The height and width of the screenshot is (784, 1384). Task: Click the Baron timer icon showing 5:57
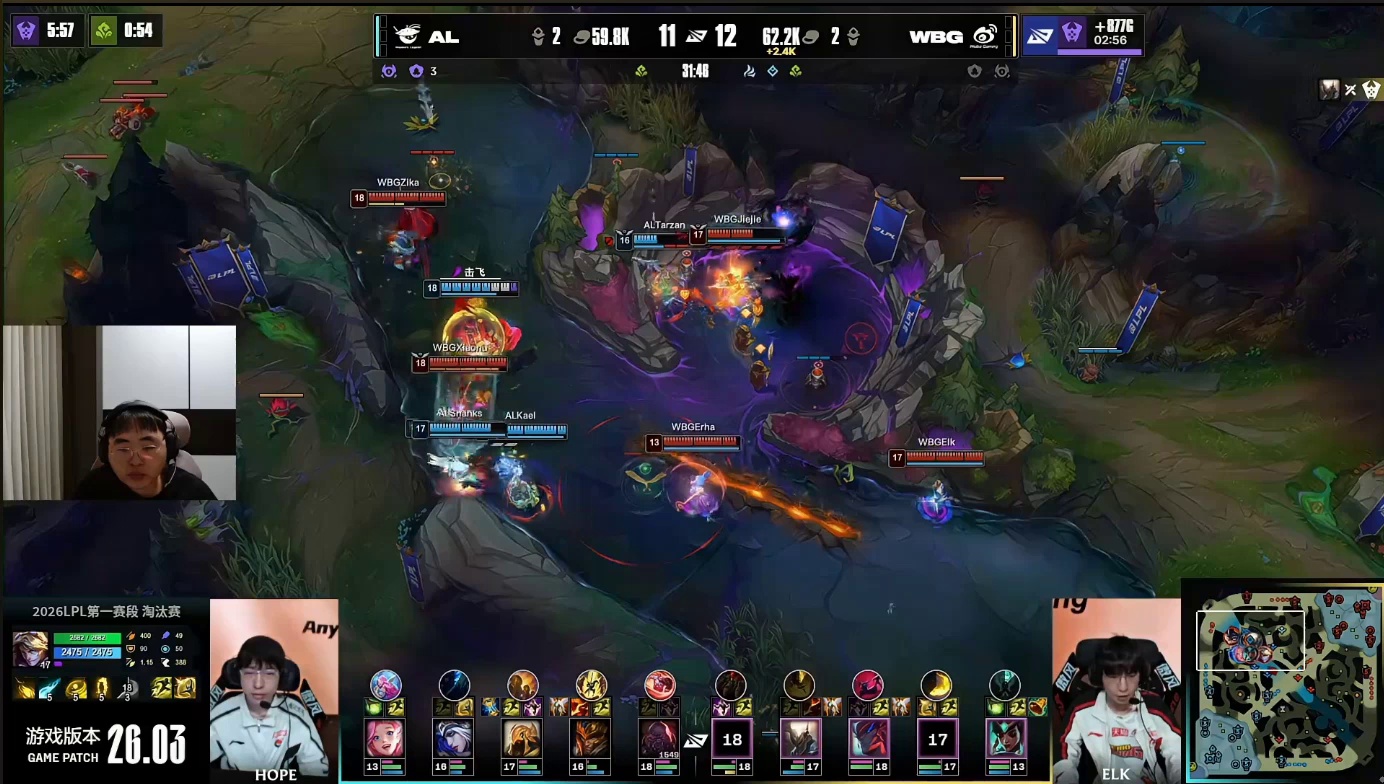tap(26, 30)
